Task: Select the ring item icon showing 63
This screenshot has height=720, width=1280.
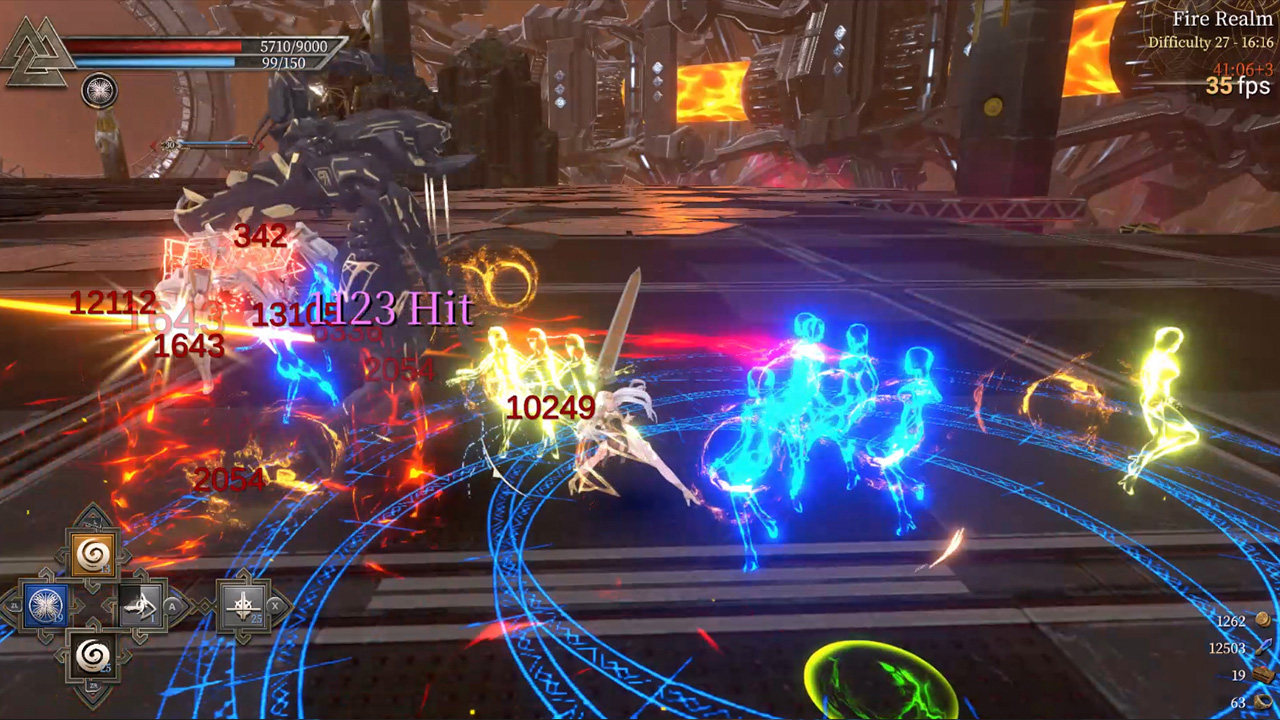Action: tap(1264, 701)
